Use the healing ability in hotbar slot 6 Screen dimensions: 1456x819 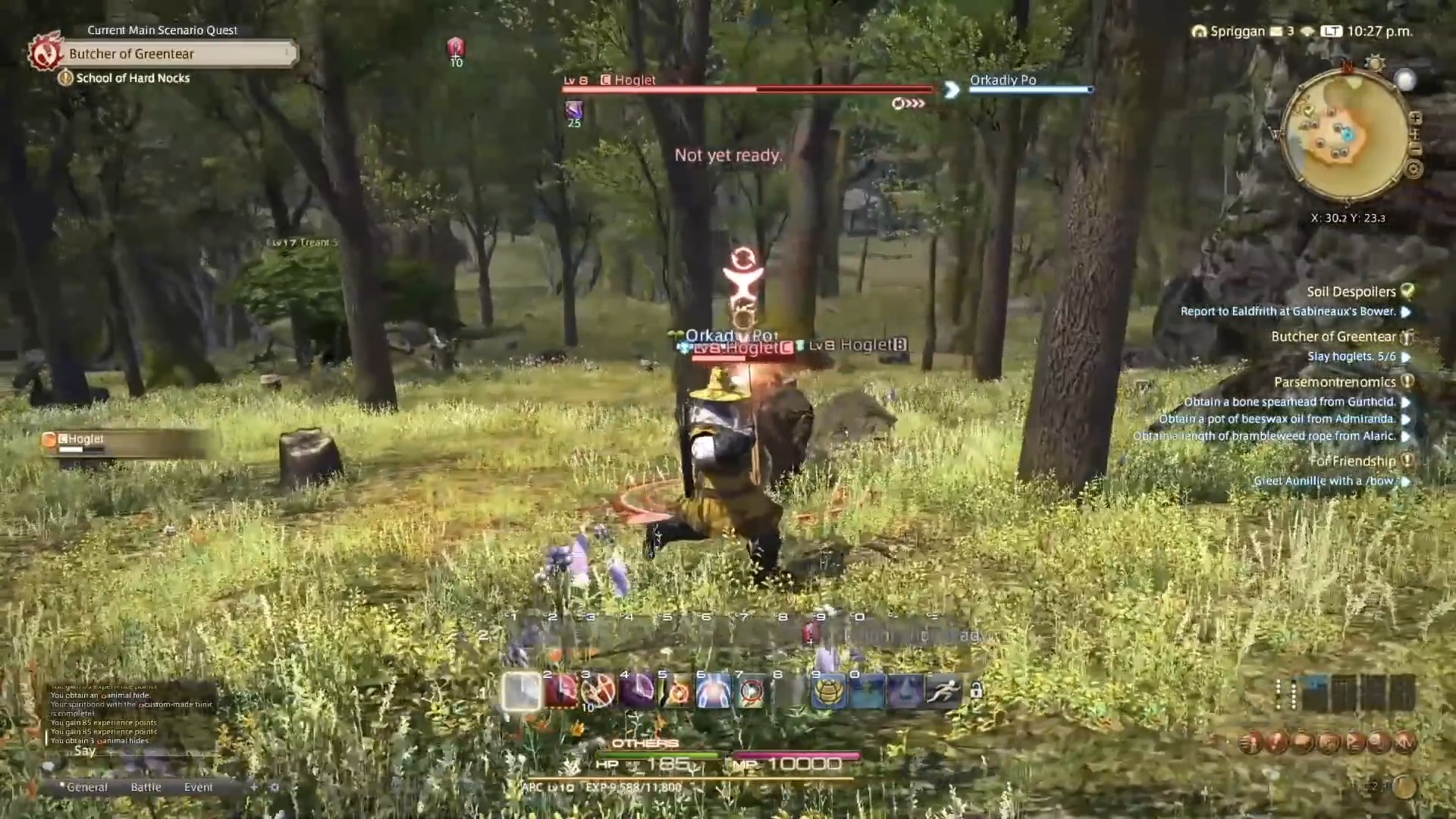coord(713,691)
